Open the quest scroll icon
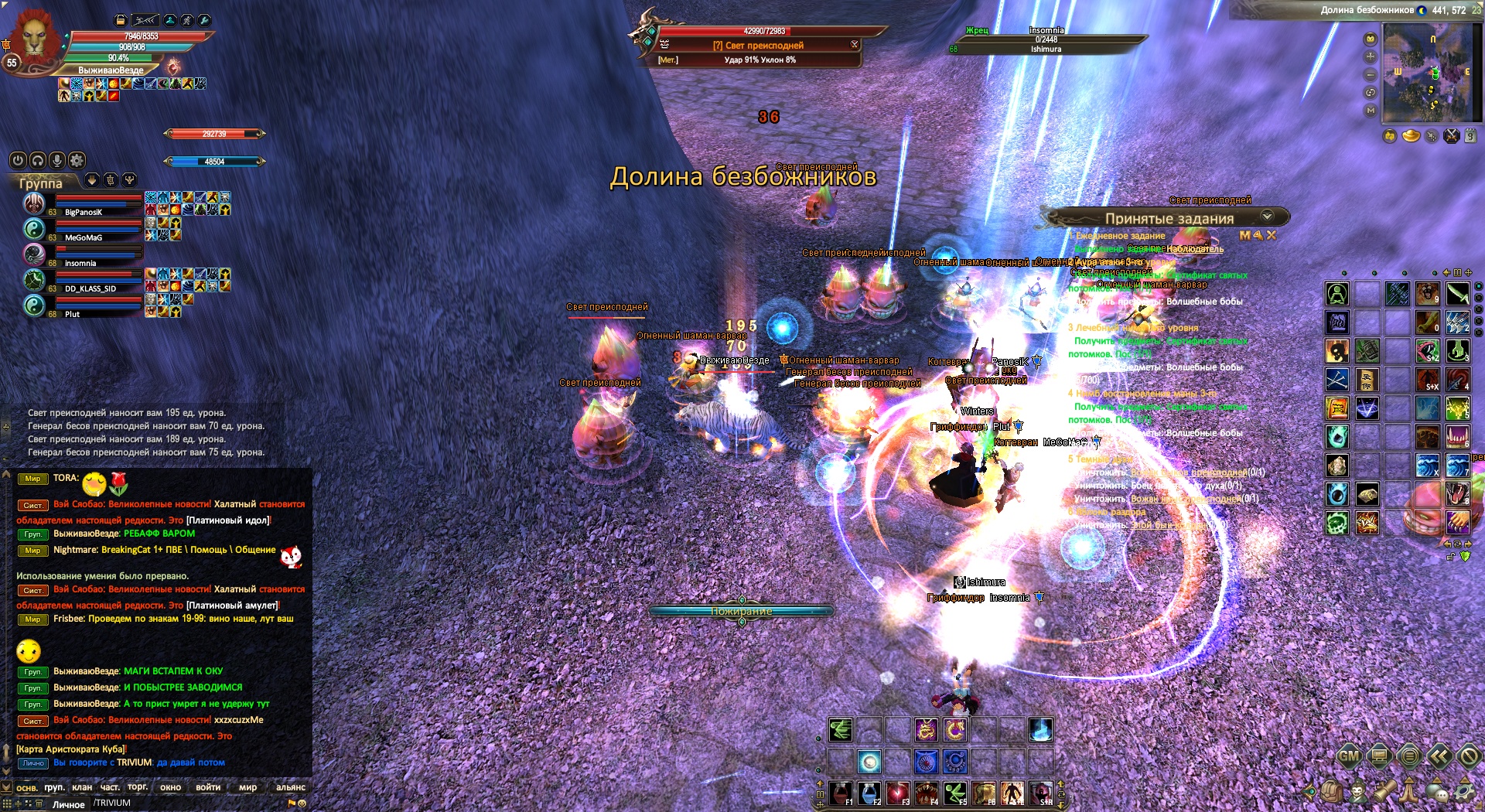Viewport: 1485px width, 812px height. (1384, 791)
